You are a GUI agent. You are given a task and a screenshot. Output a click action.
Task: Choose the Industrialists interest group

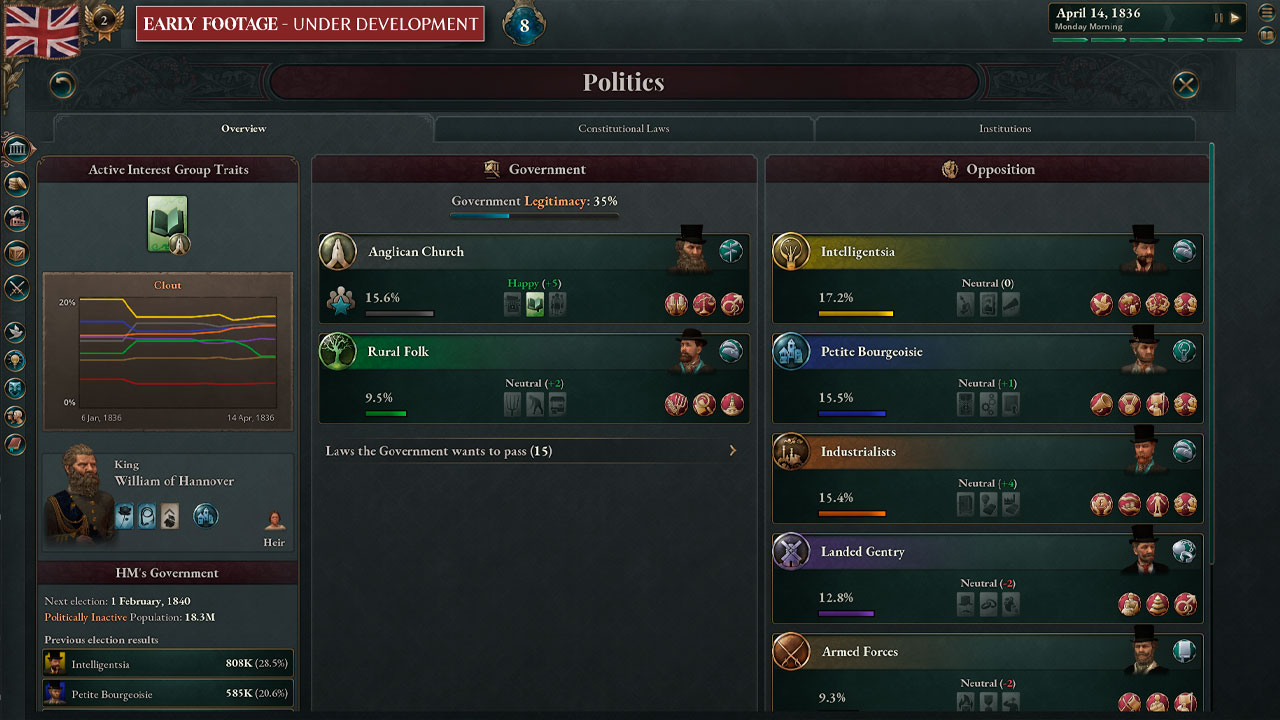tap(858, 452)
